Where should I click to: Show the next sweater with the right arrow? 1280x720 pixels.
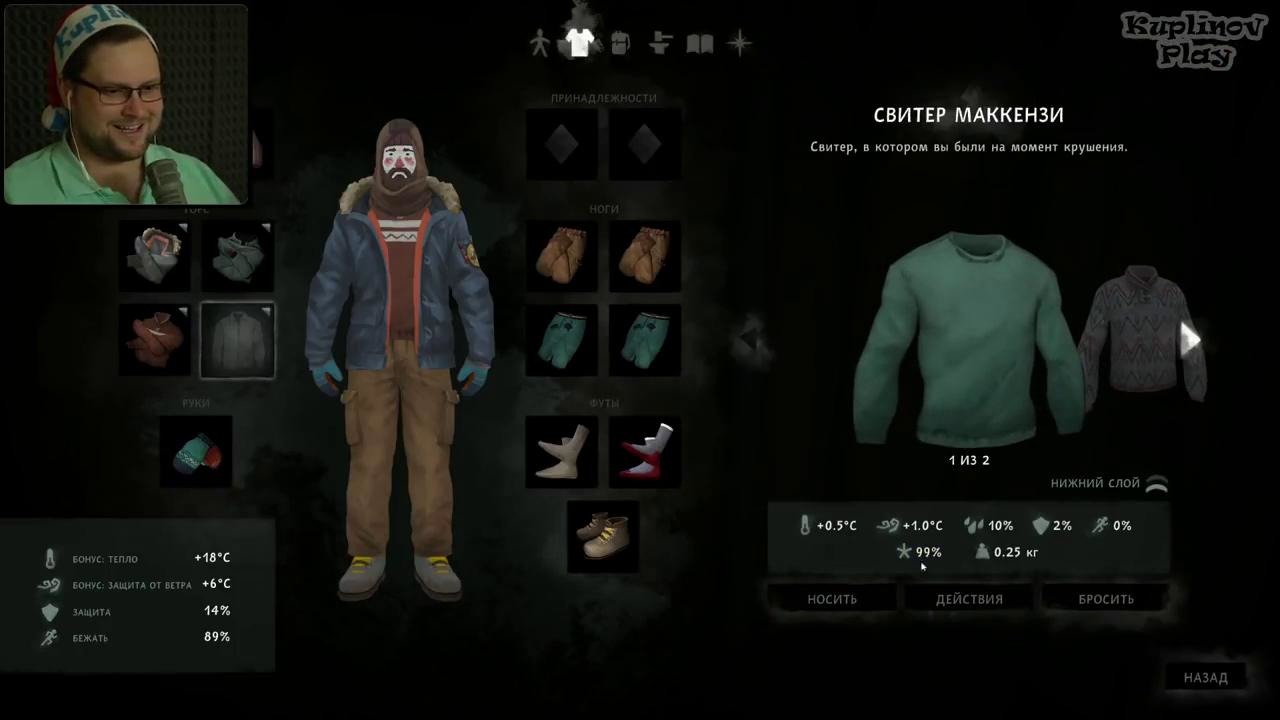(x=1190, y=340)
